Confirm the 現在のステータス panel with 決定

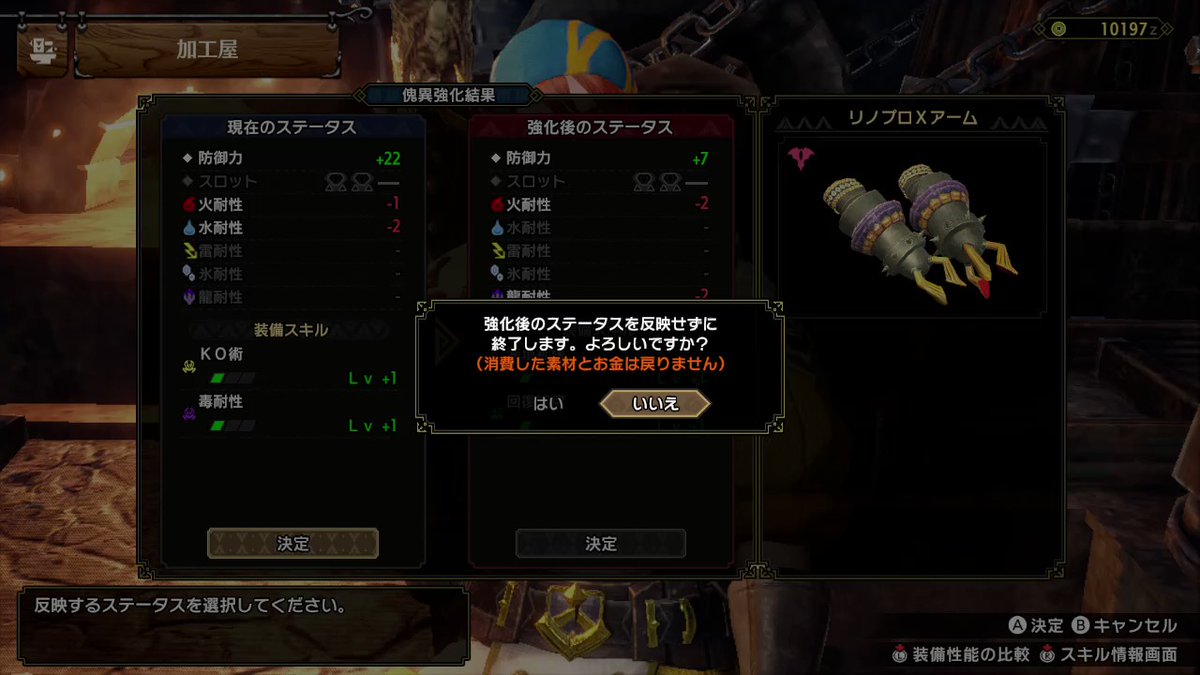point(293,544)
